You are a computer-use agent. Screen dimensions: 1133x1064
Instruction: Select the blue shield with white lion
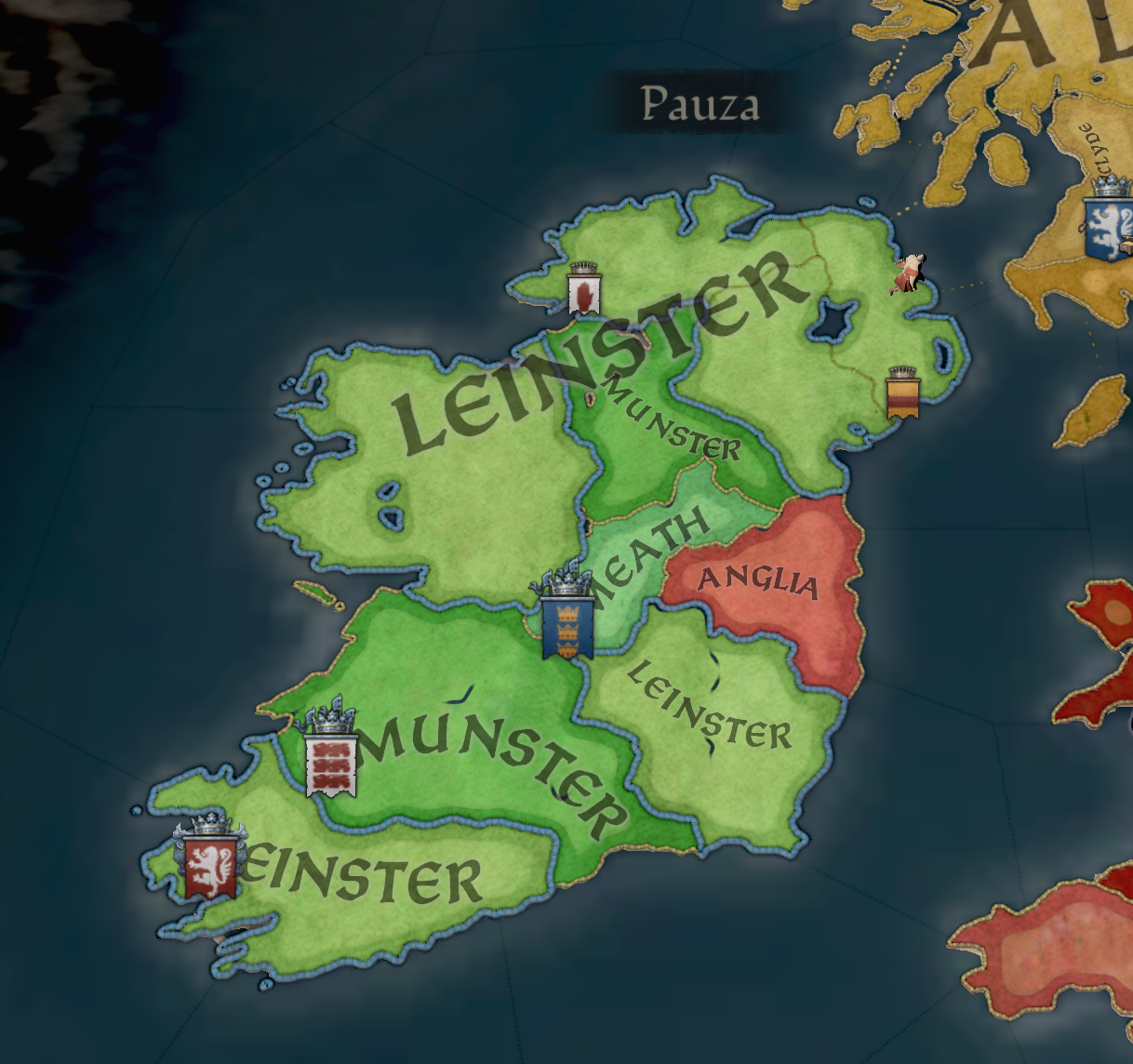click(x=1107, y=227)
